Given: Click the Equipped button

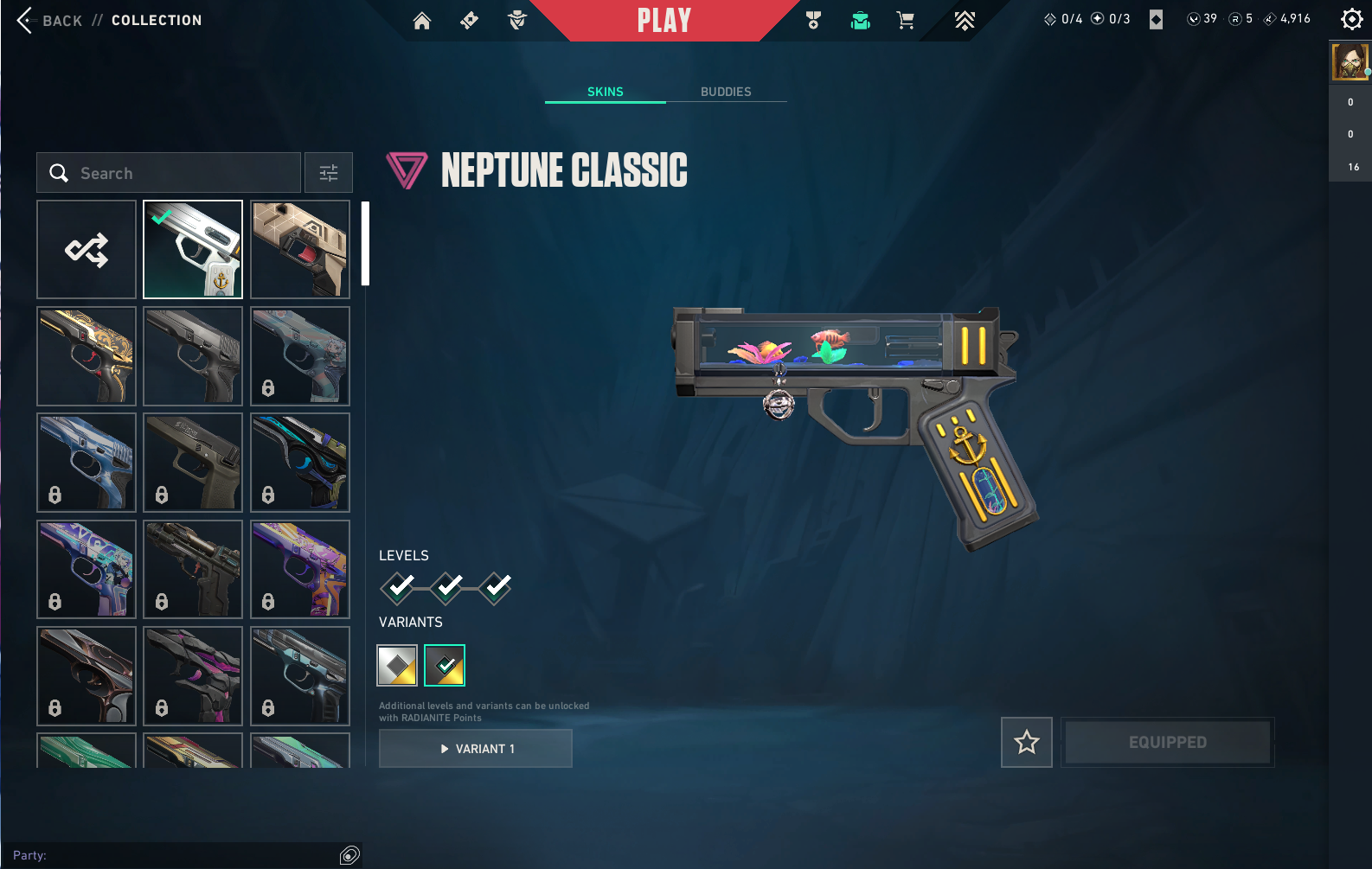Looking at the screenshot, I should click(1167, 742).
